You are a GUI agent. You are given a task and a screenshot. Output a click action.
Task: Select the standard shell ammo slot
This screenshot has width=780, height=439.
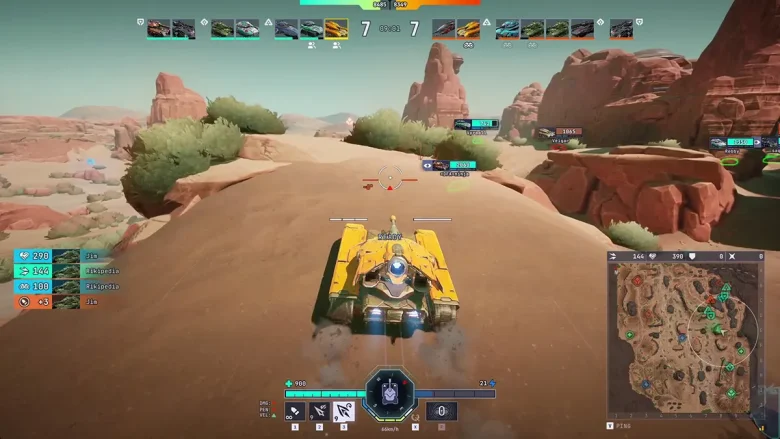coord(295,410)
